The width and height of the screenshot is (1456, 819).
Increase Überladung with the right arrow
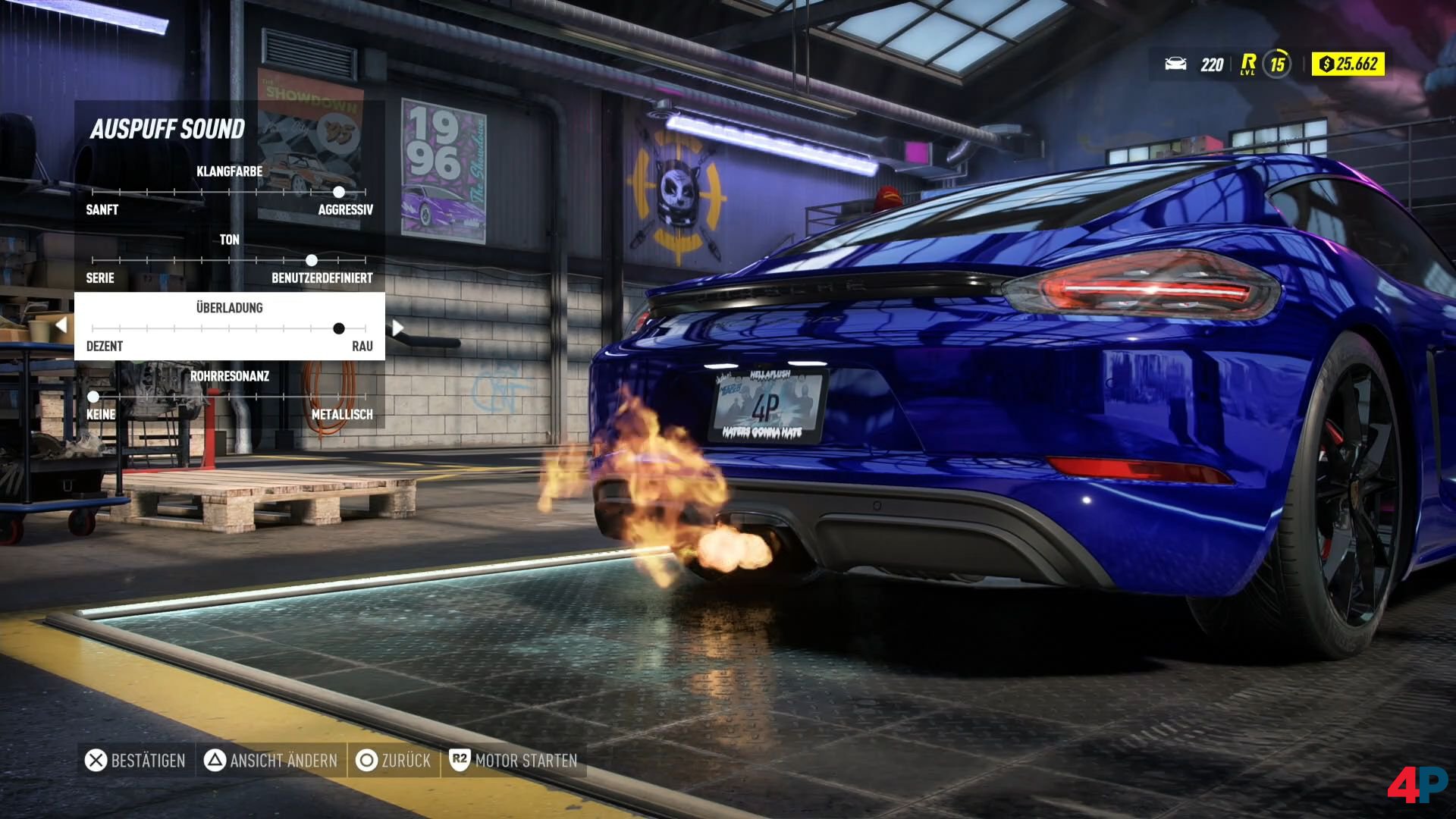397,328
